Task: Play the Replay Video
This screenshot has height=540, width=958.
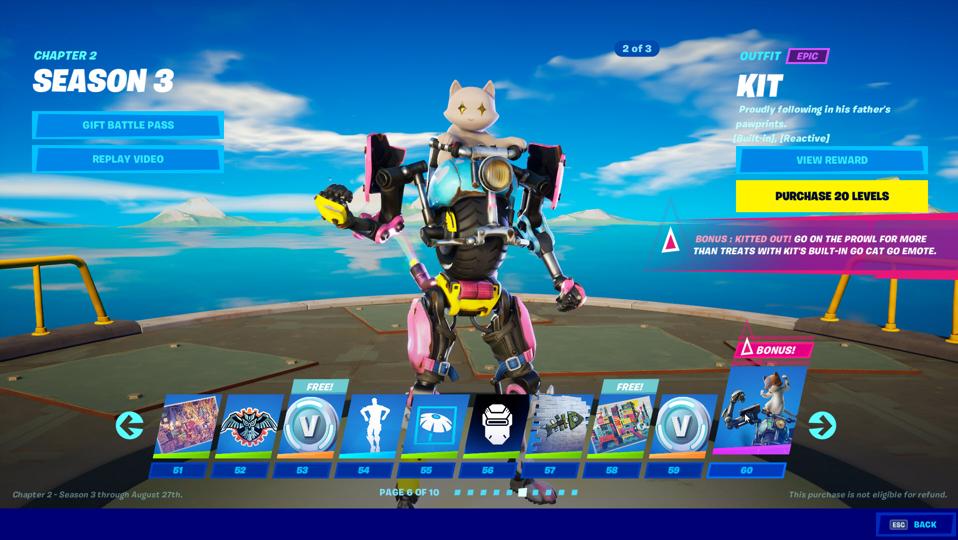Action: click(x=128, y=159)
